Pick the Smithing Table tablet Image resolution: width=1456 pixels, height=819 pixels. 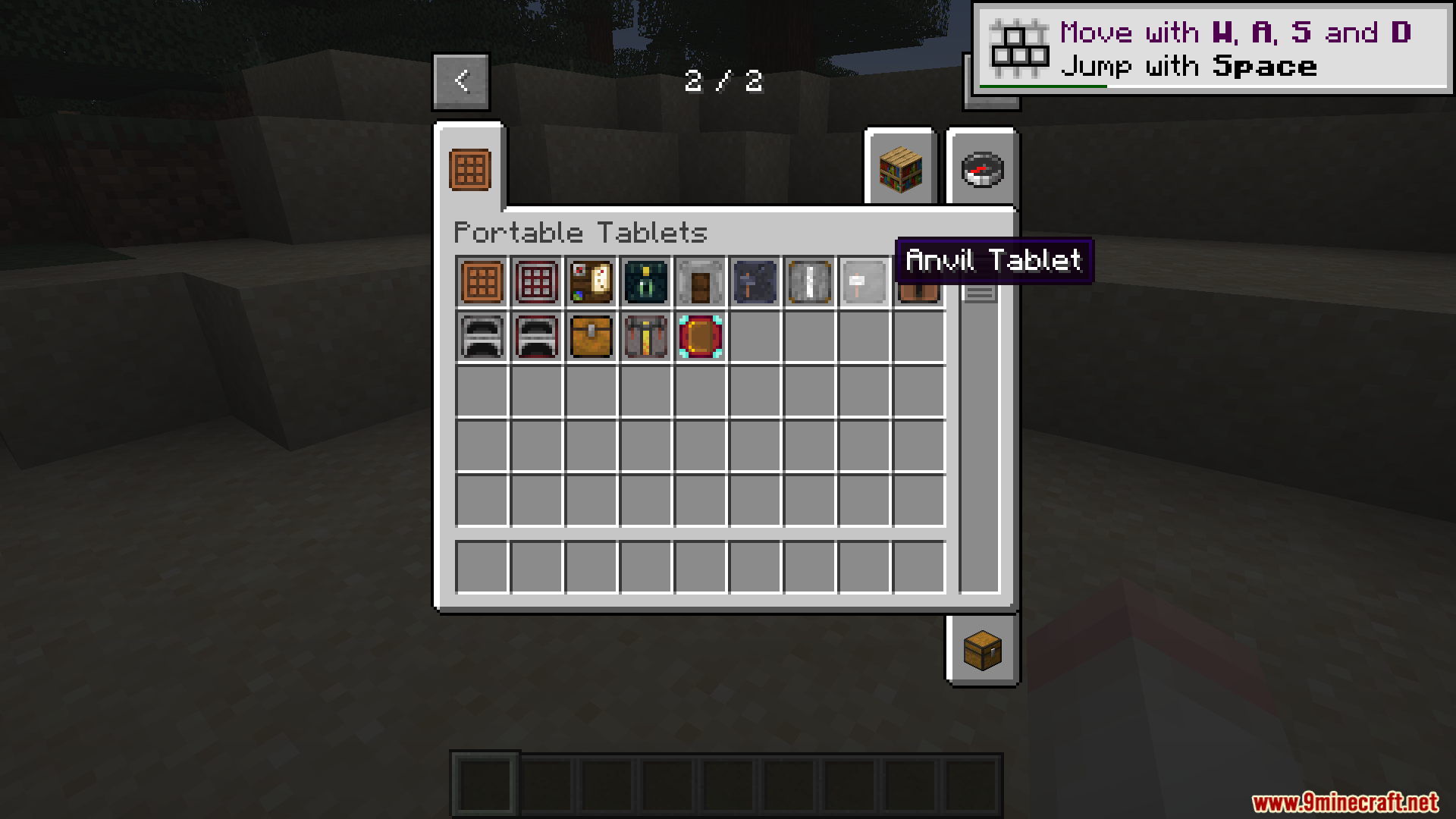click(754, 281)
